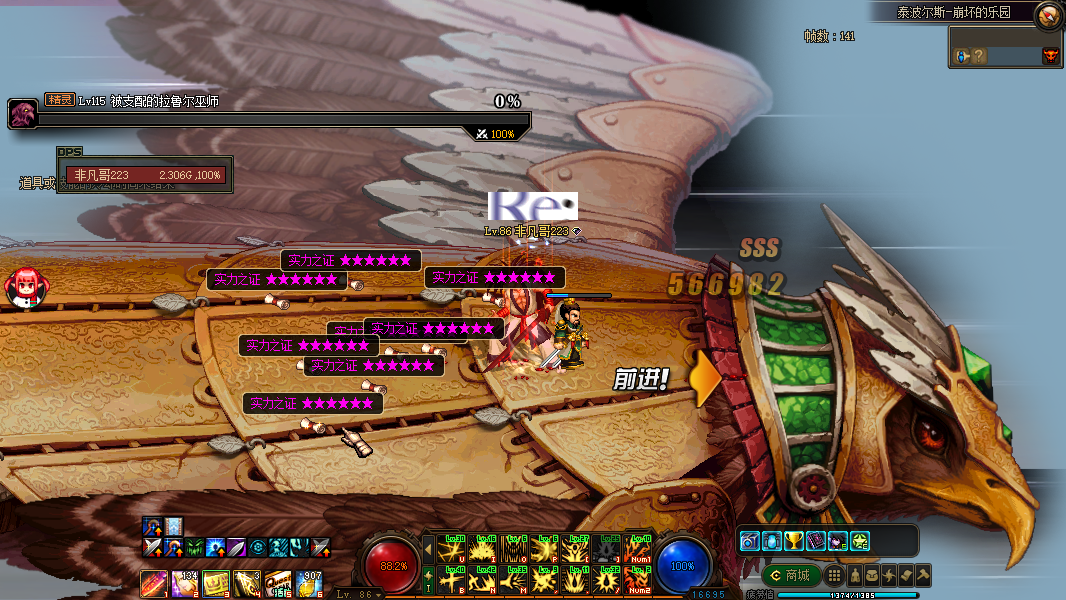Click the green monster face buff icon

195,547
